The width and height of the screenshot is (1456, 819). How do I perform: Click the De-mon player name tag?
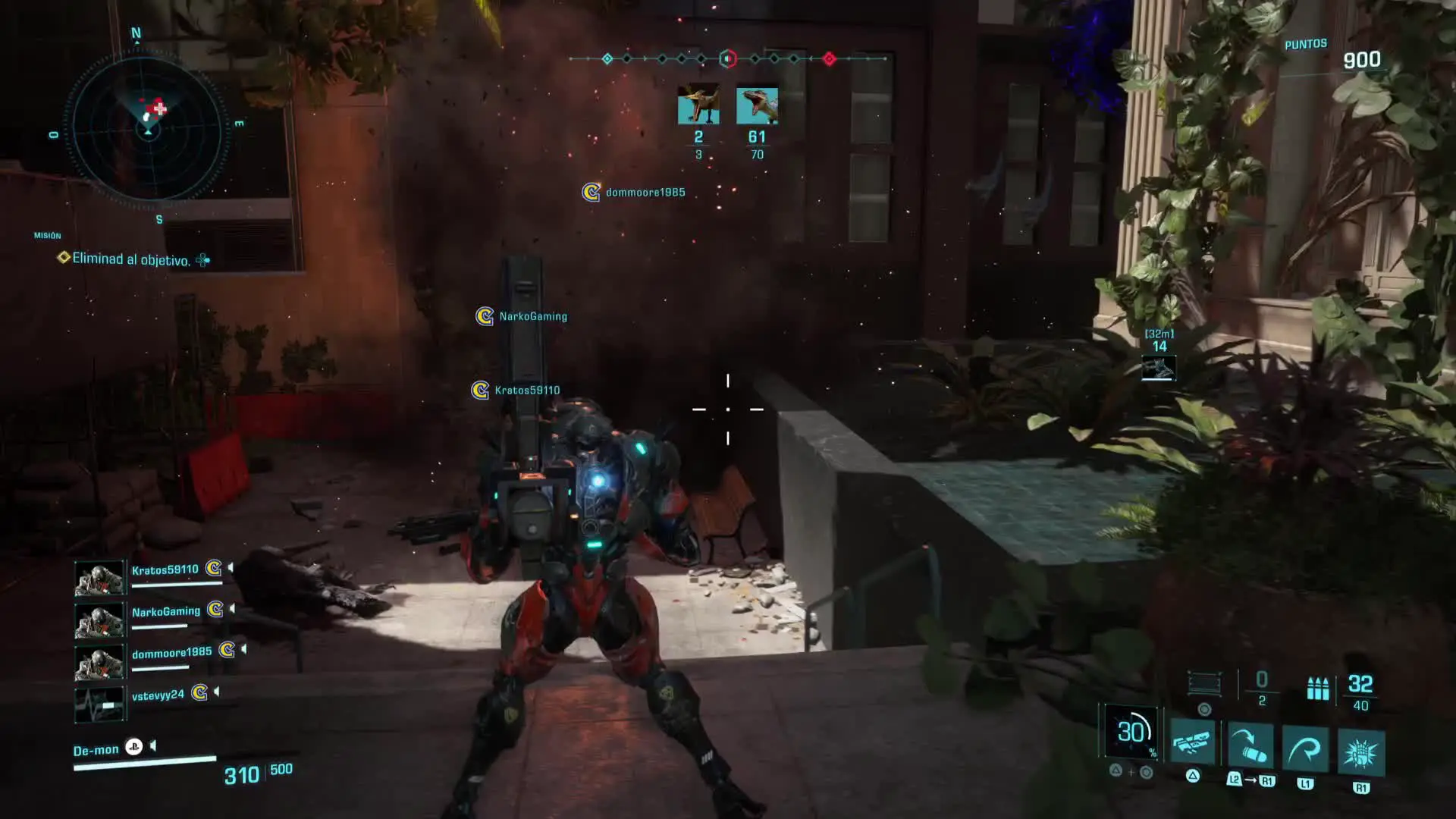[x=96, y=750]
